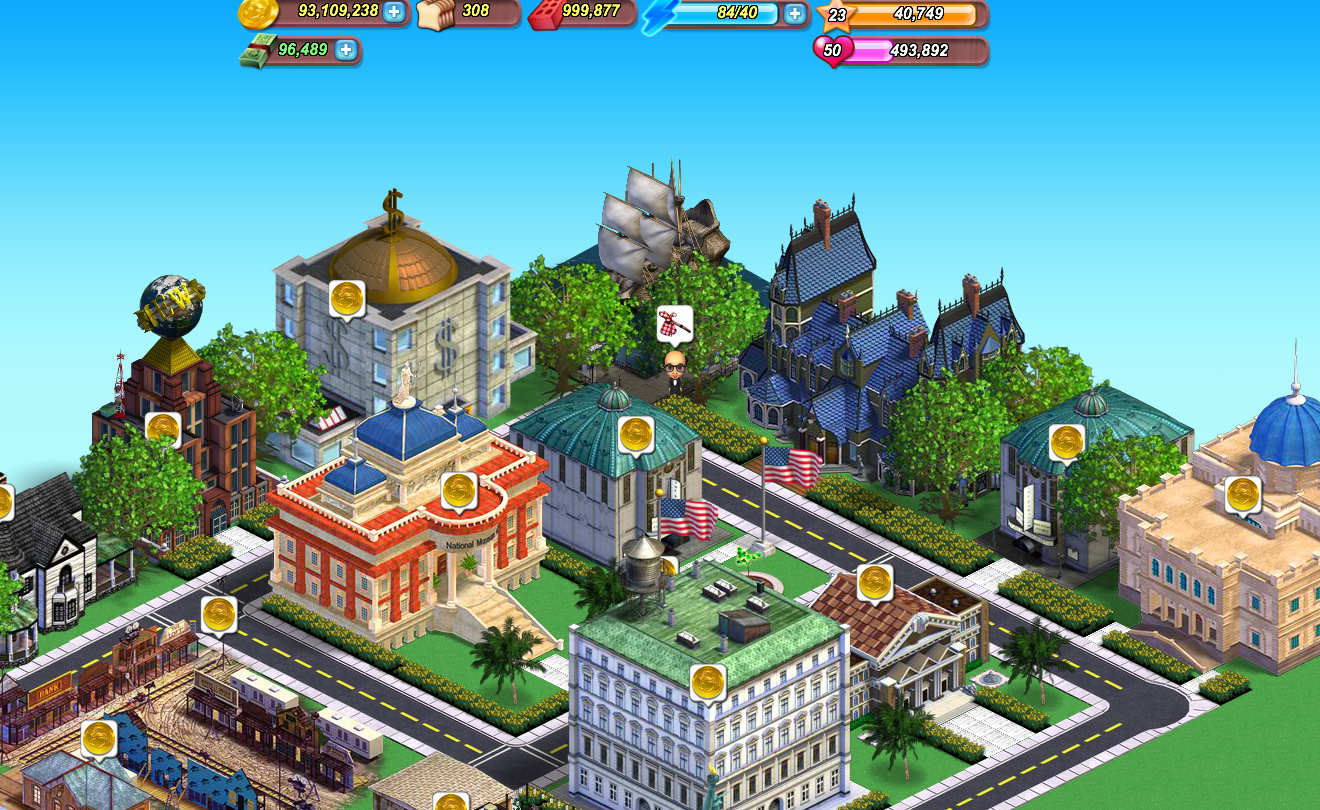The width and height of the screenshot is (1320, 810).
Task: Collect the coin bubble above the National Museum
Action: point(459,490)
